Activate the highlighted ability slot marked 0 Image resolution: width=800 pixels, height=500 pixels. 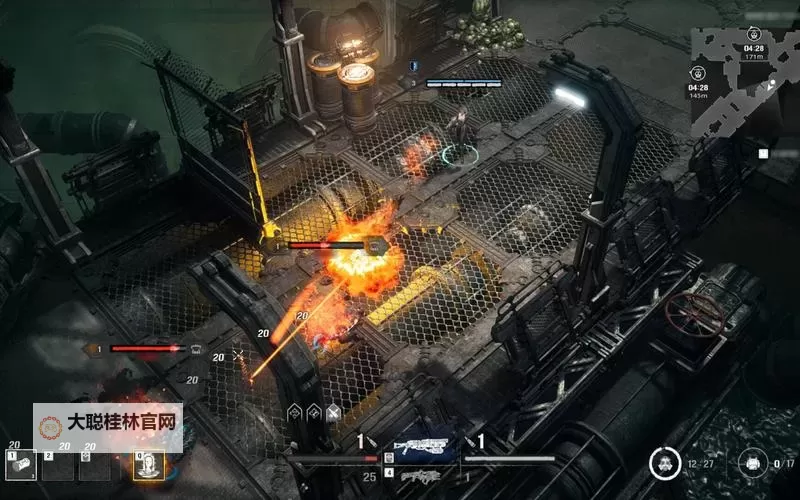click(x=148, y=464)
